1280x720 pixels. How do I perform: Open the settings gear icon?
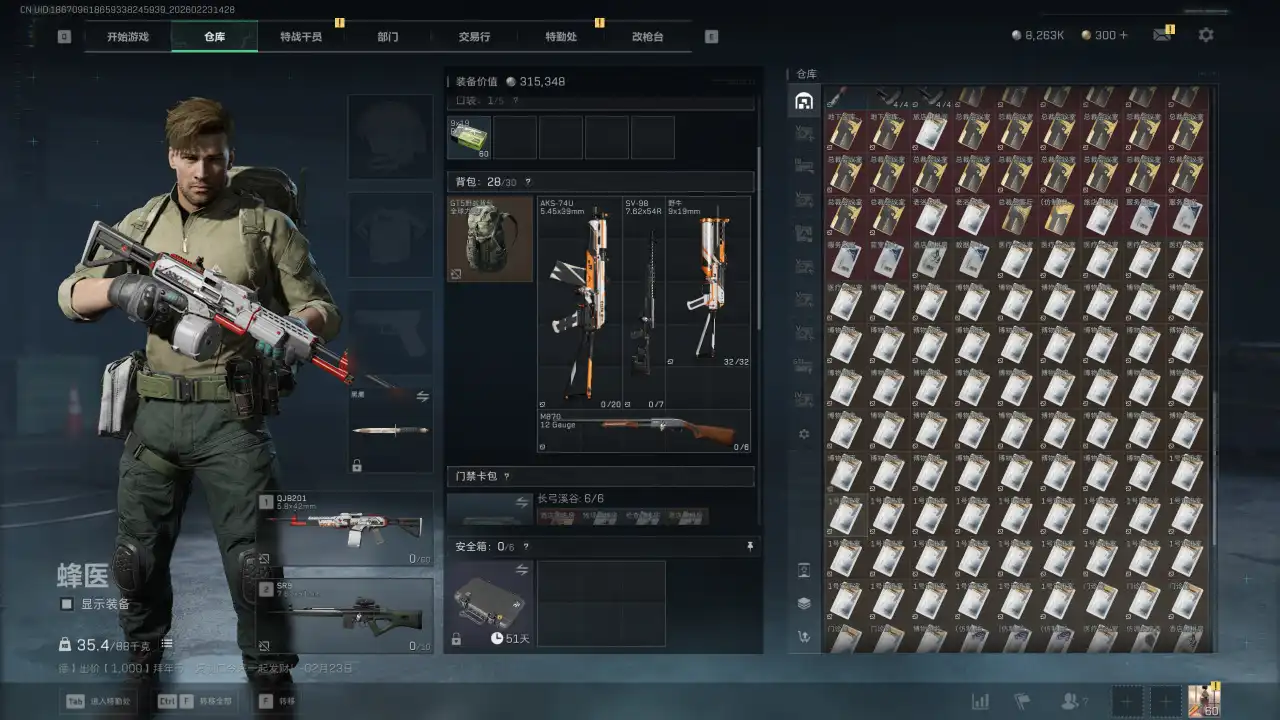point(1206,35)
